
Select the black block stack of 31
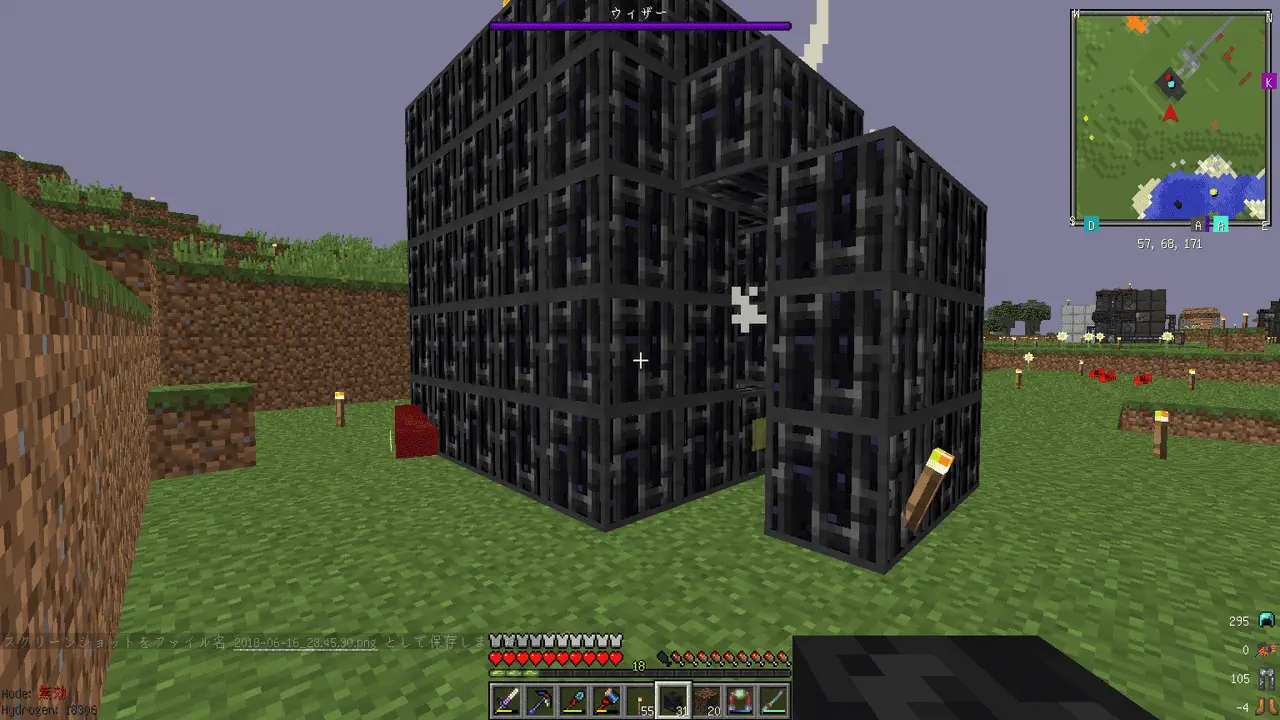pos(673,701)
